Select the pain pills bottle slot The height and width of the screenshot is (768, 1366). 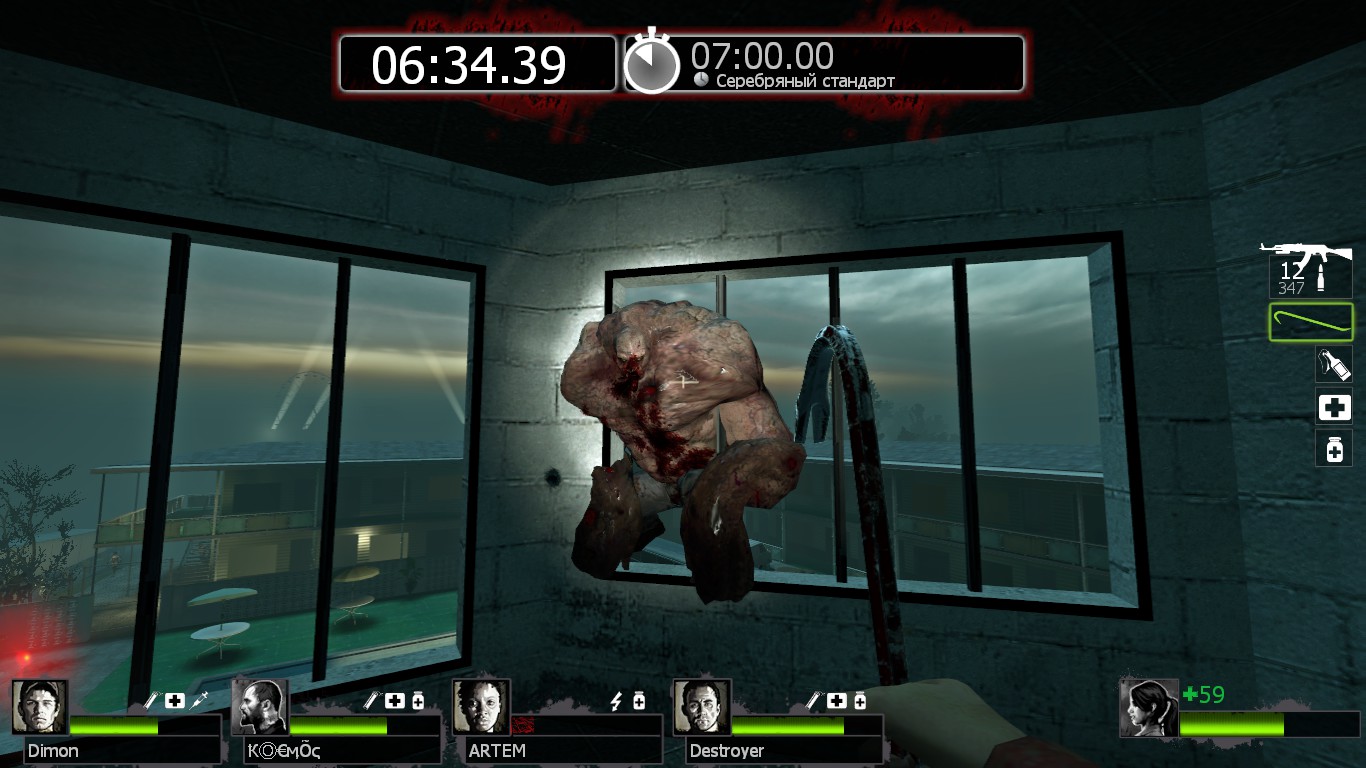[1334, 449]
